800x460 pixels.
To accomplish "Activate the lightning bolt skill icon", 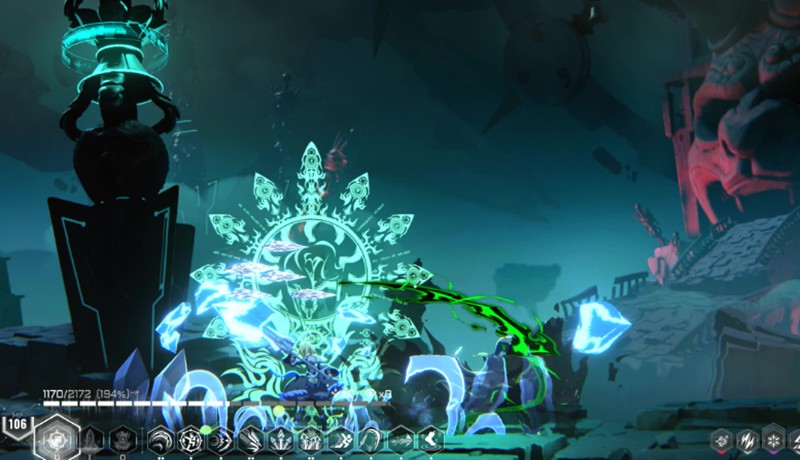I will tap(746, 440).
